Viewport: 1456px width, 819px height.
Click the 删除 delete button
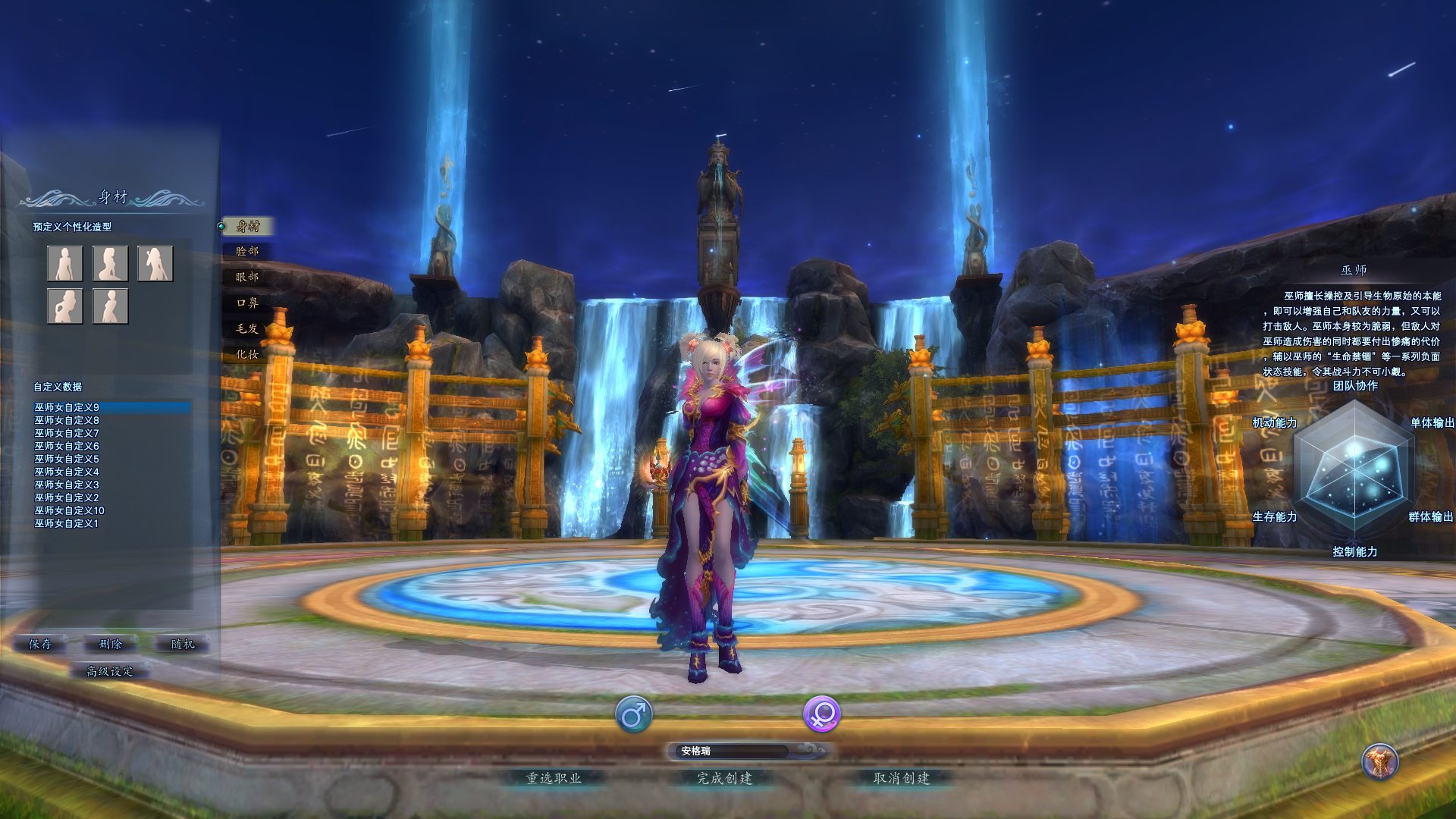coord(111,644)
